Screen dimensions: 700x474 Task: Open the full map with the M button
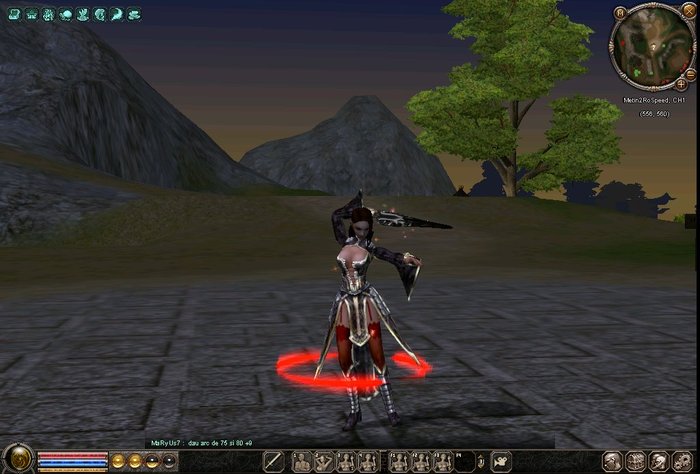(x=620, y=13)
